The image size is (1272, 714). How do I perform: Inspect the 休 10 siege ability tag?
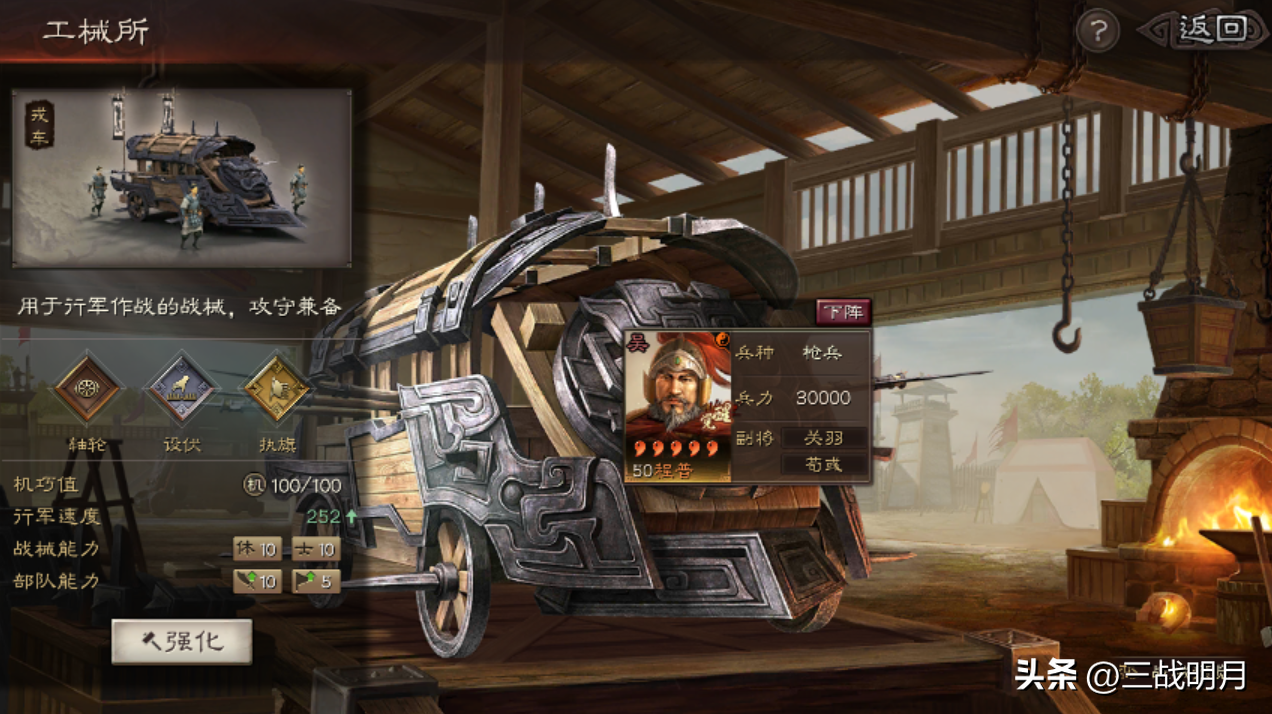[x=256, y=549]
